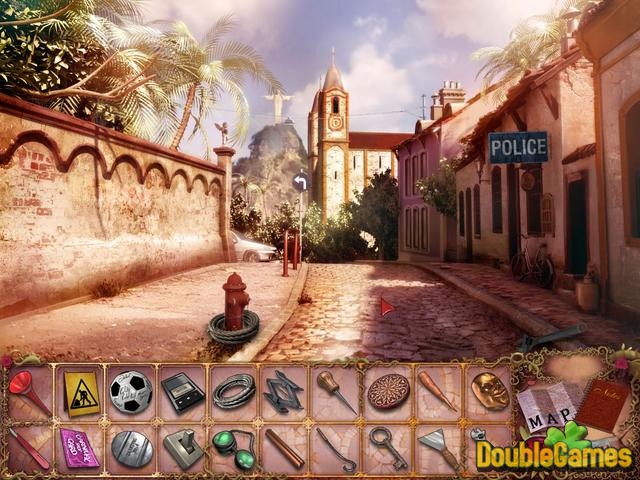The image size is (640, 480).
Task: Select the wooden-handled awl
Action: click(336, 391)
